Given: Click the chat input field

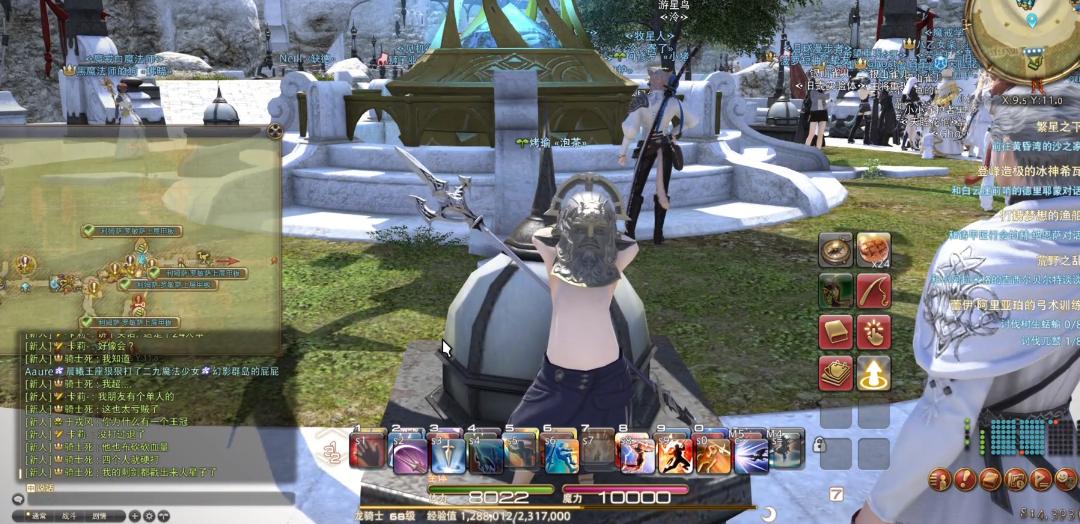Looking at the screenshot, I should click(x=150, y=497).
